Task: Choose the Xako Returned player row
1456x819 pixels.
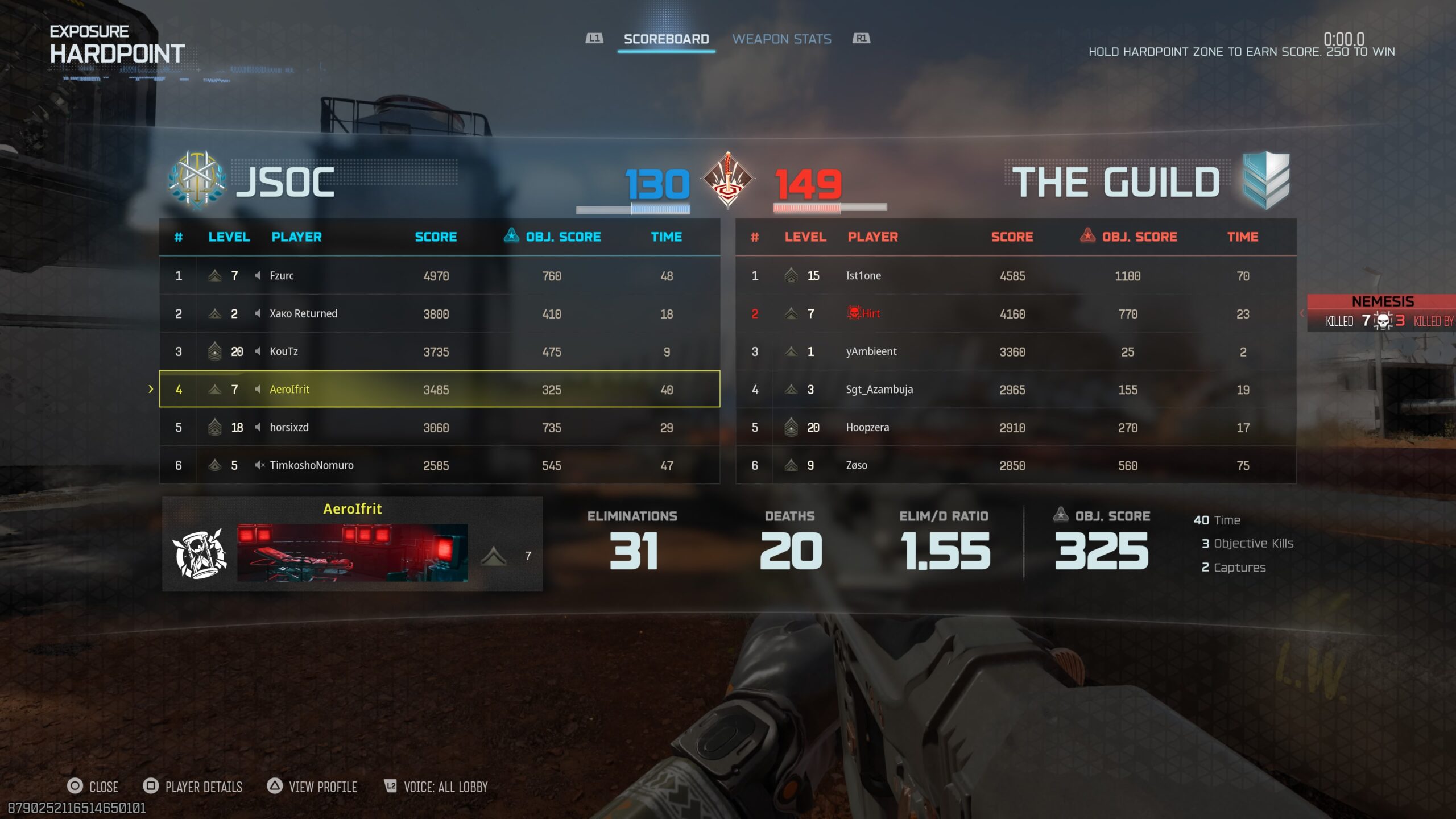Action: click(x=439, y=313)
